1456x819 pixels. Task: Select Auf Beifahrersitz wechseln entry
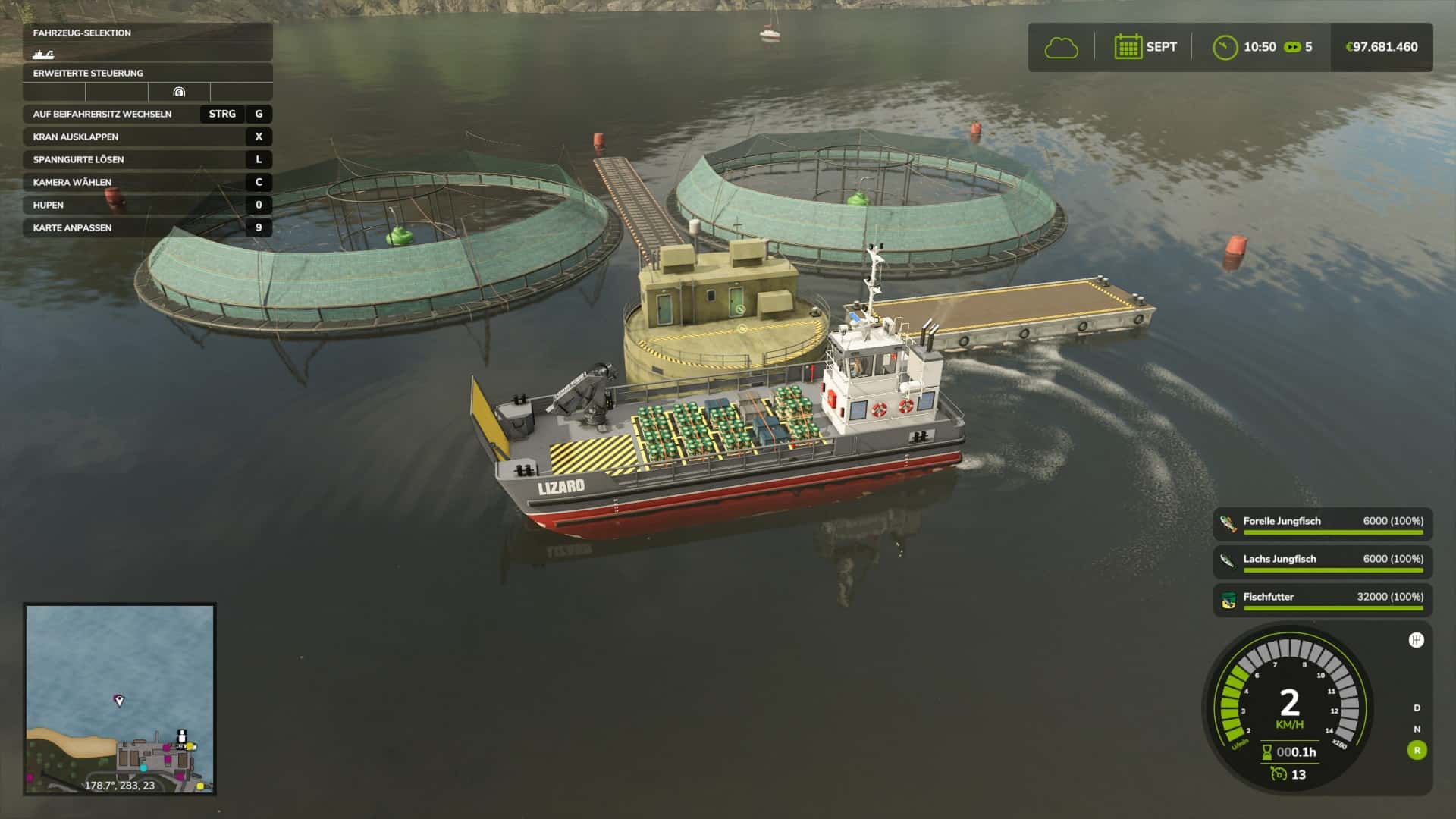pyautogui.click(x=147, y=114)
